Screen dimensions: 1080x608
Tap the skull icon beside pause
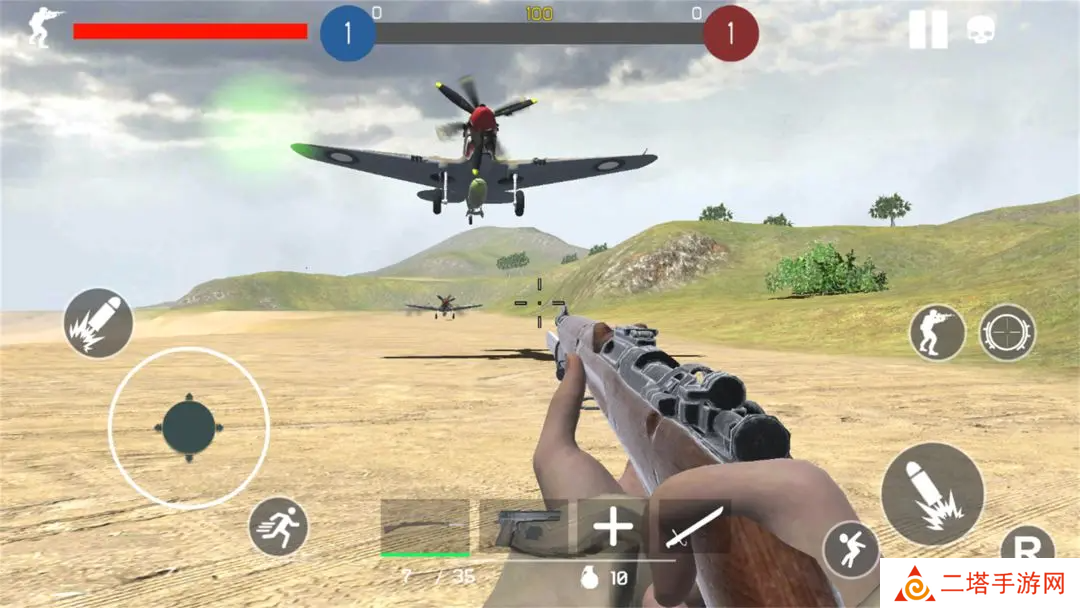[x=981, y=30]
